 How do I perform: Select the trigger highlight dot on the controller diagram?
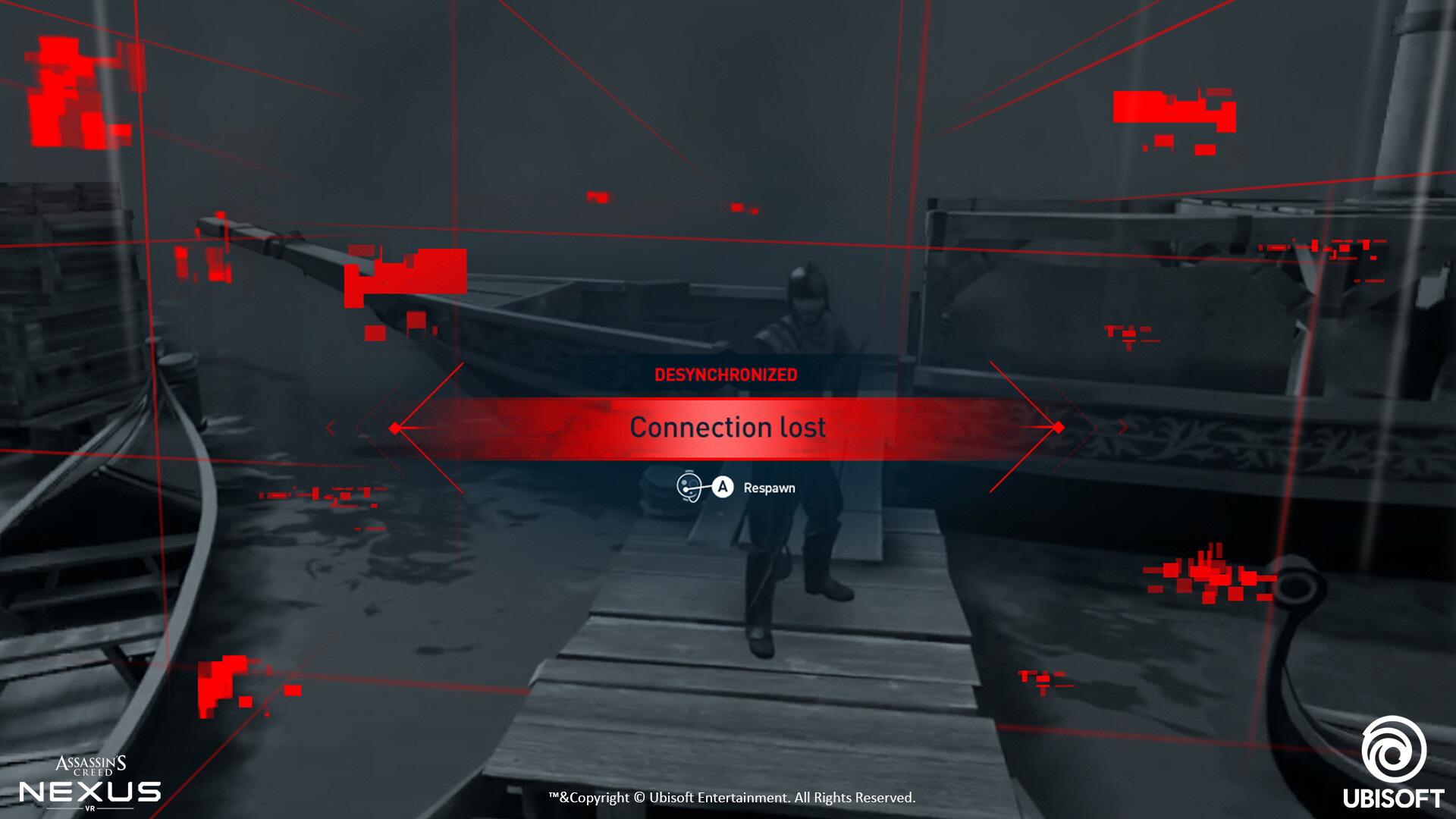click(x=686, y=489)
